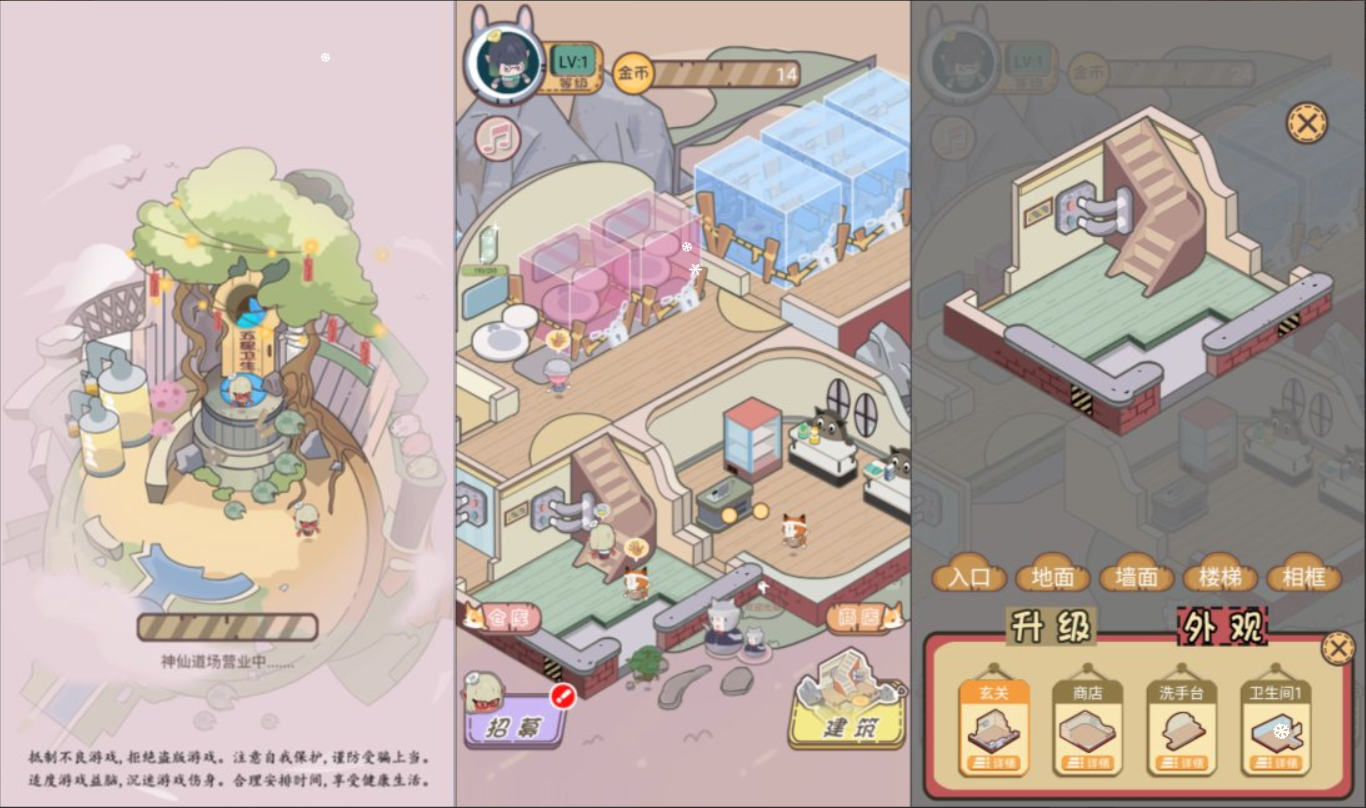Open the 仓库 warehouse button
The width and height of the screenshot is (1366, 808).
coord(505,618)
